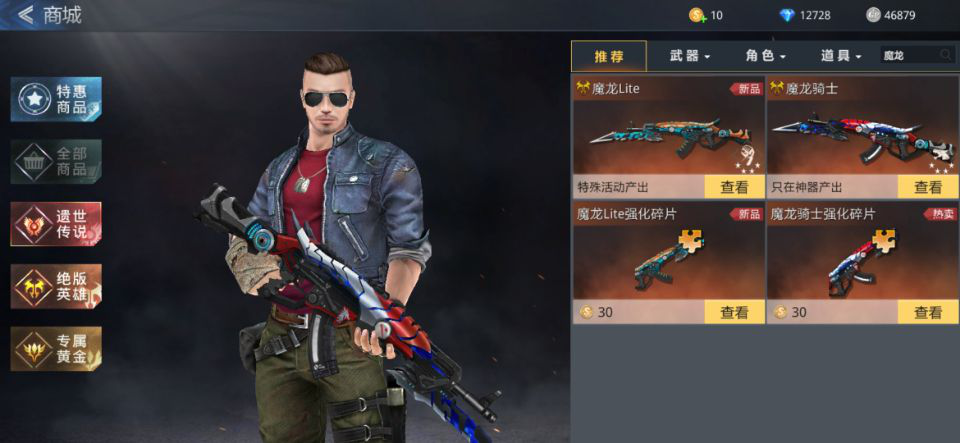View the 魔龙Lite weapon details
The height and width of the screenshot is (443, 960).
[x=734, y=187]
